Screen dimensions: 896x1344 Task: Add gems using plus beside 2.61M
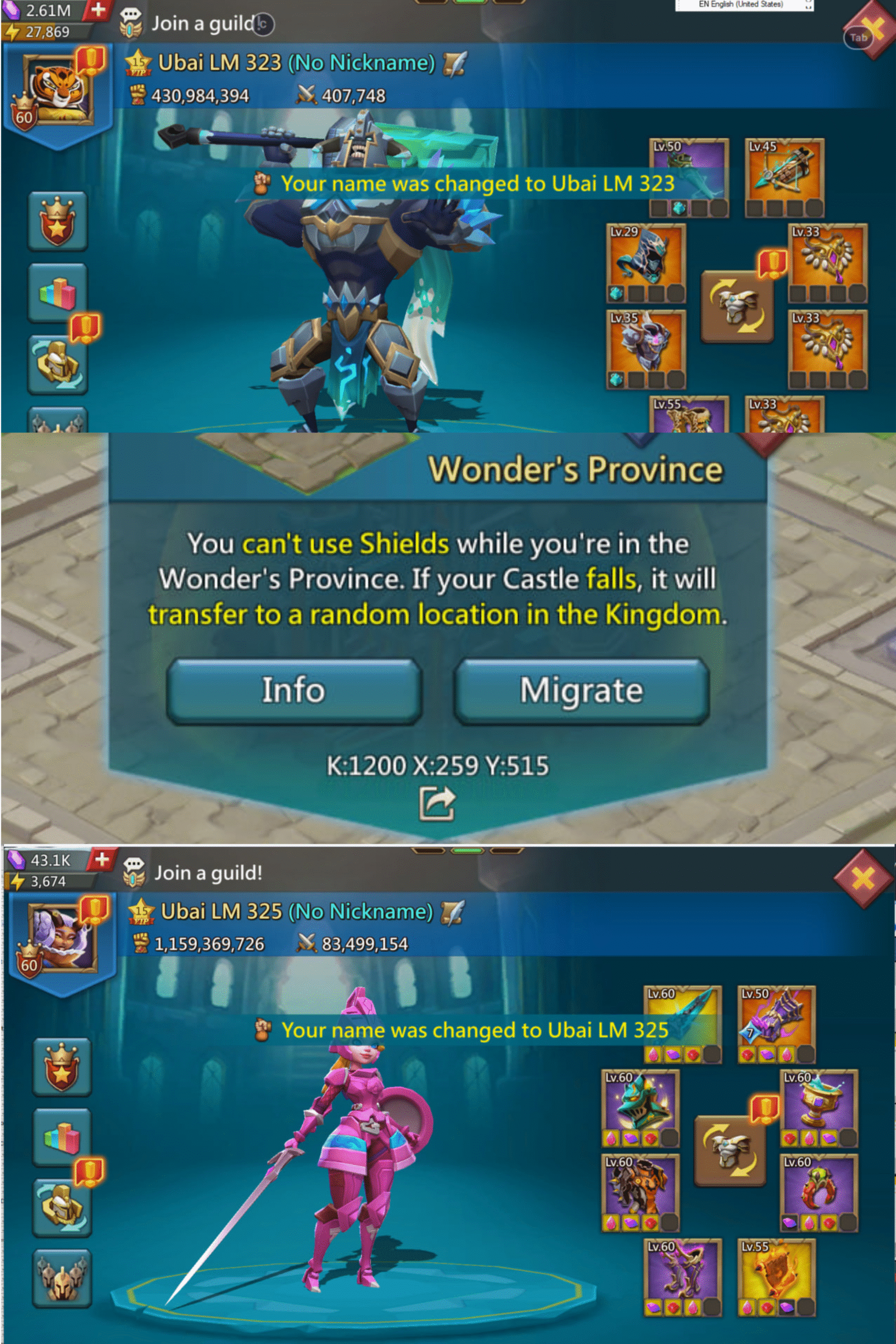pyautogui.click(x=98, y=10)
